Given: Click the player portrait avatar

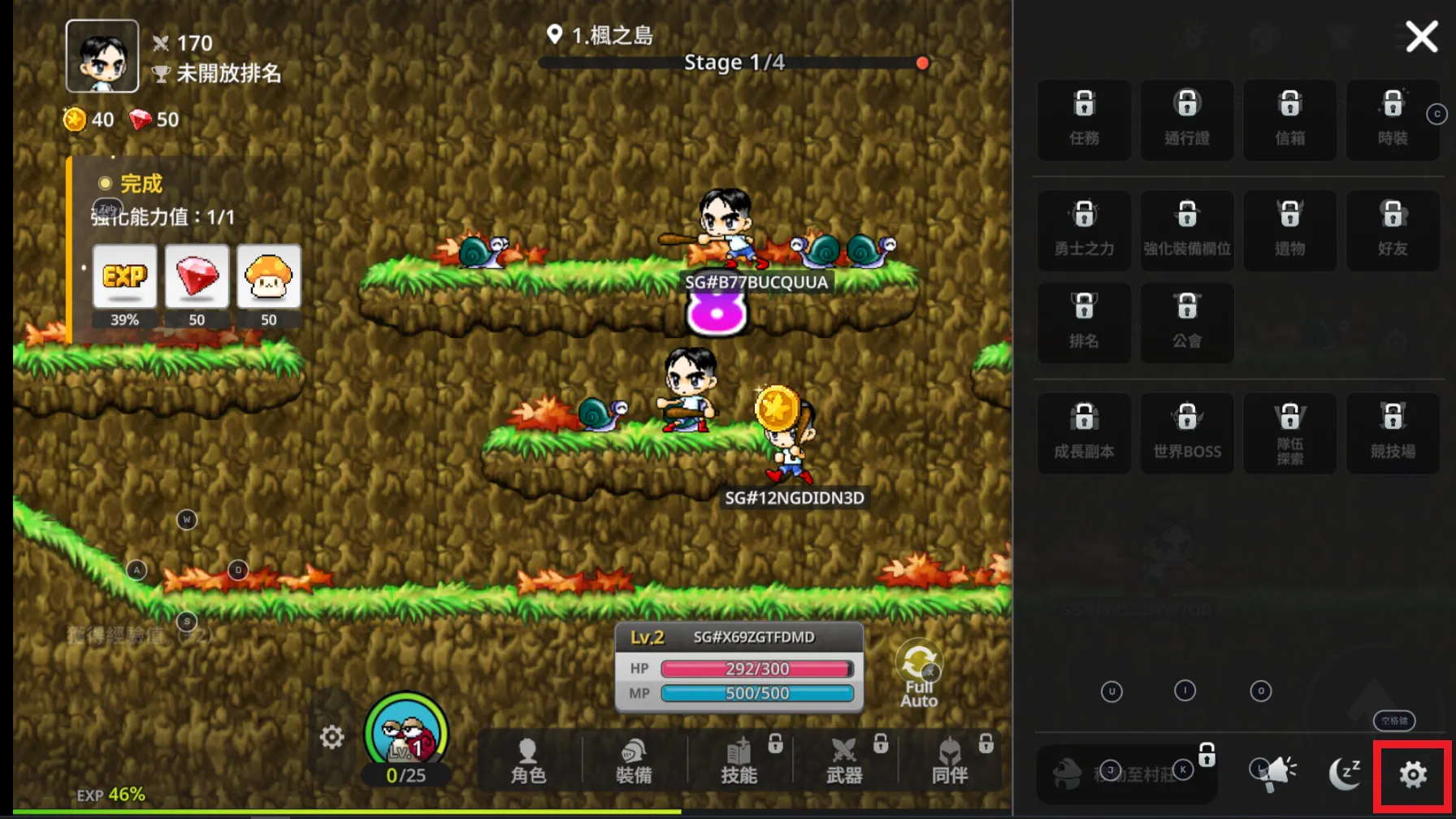Looking at the screenshot, I should coord(102,56).
